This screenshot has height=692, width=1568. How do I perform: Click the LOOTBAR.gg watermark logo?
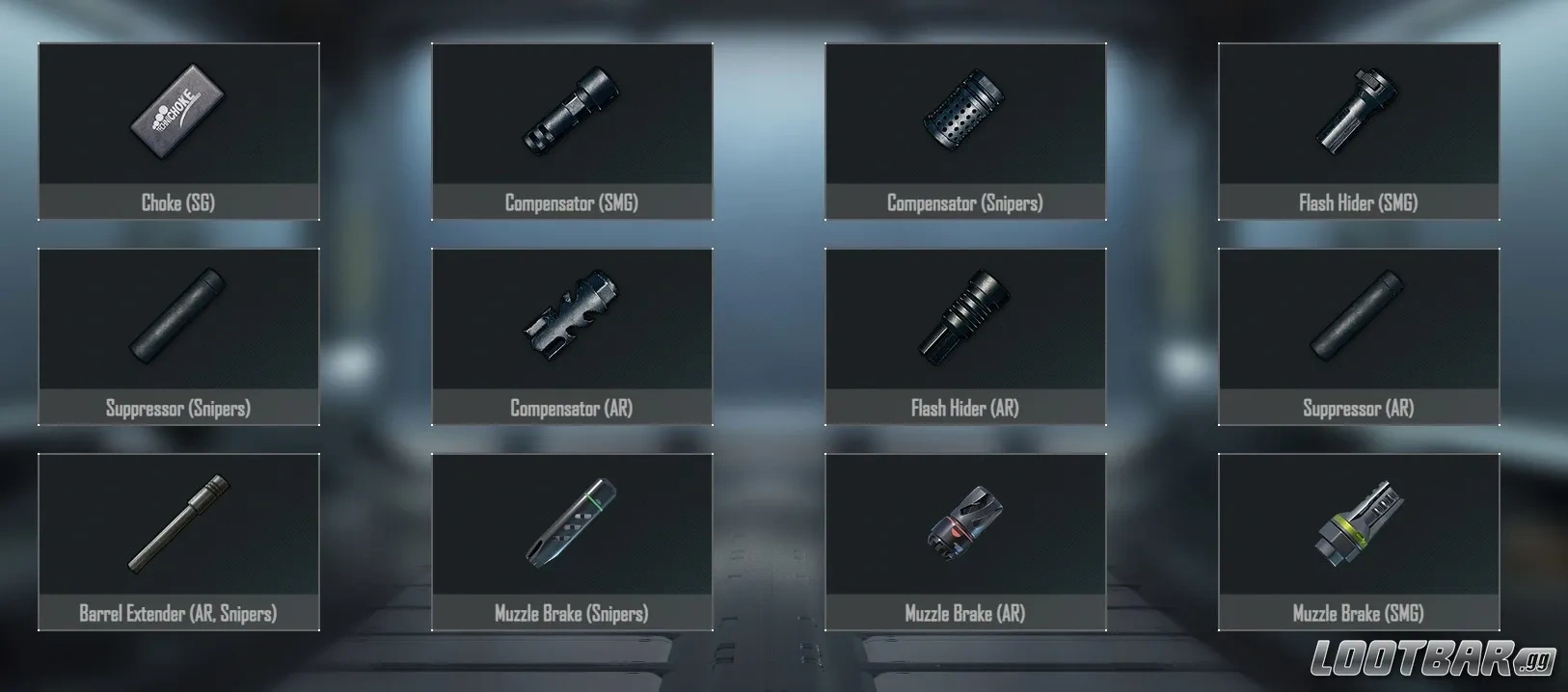[1432, 659]
